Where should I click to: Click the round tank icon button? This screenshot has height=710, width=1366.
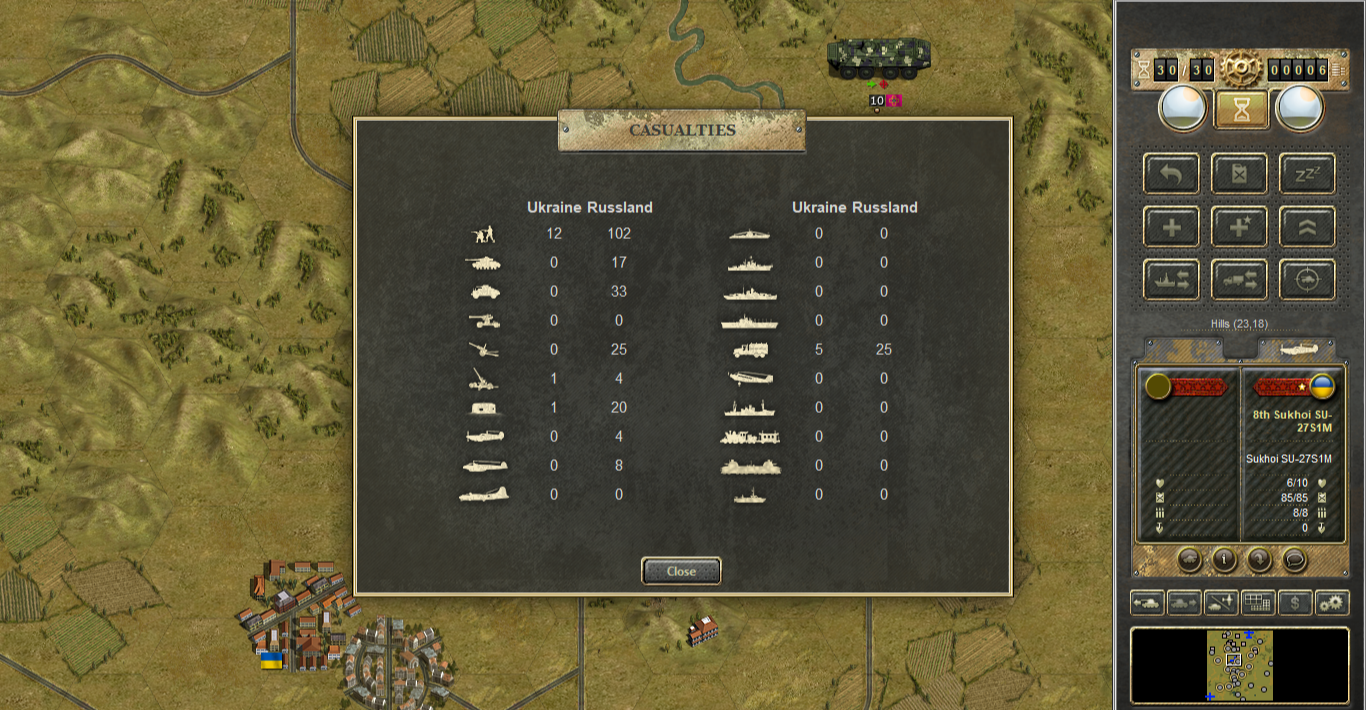pos(1189,559)
